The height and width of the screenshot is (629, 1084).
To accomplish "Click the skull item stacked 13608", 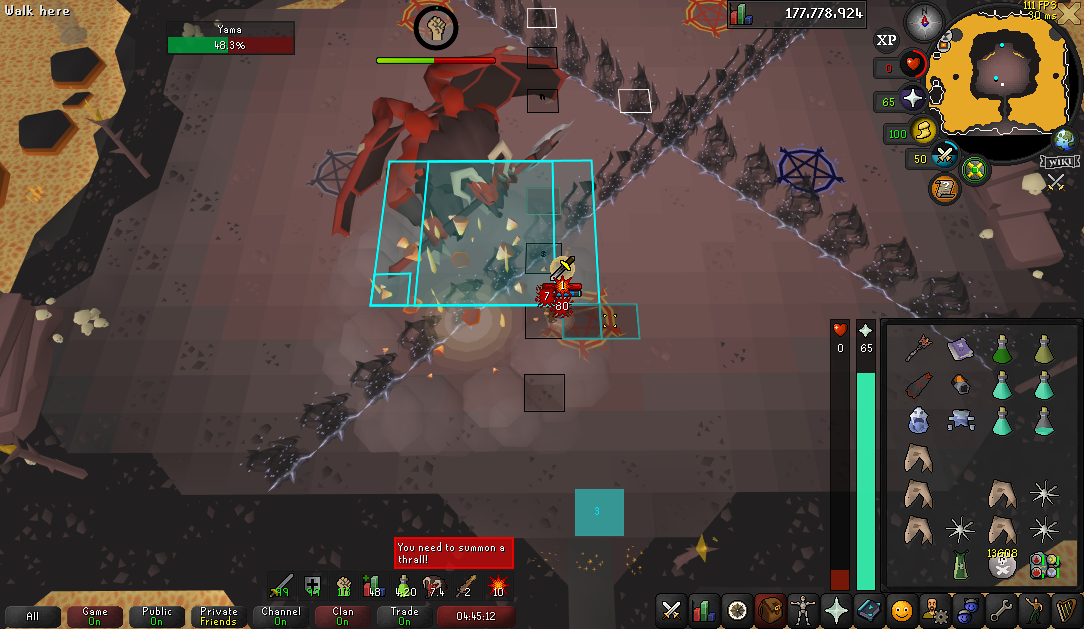I will (1002, 565).
